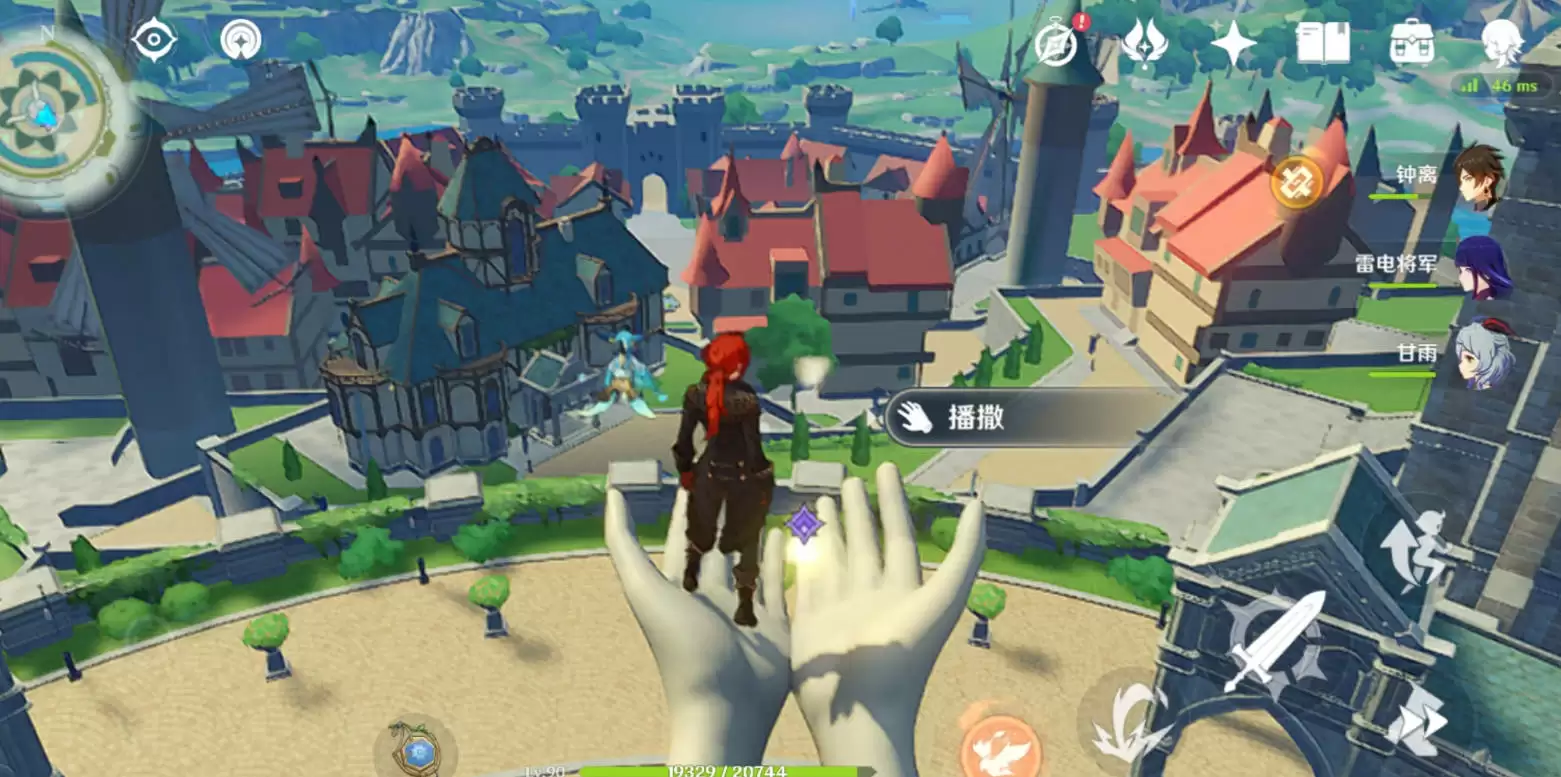This screenshot has height=777, width=1561.
Task: Open the compass icon with red alert
Action: coord(1055,43)
